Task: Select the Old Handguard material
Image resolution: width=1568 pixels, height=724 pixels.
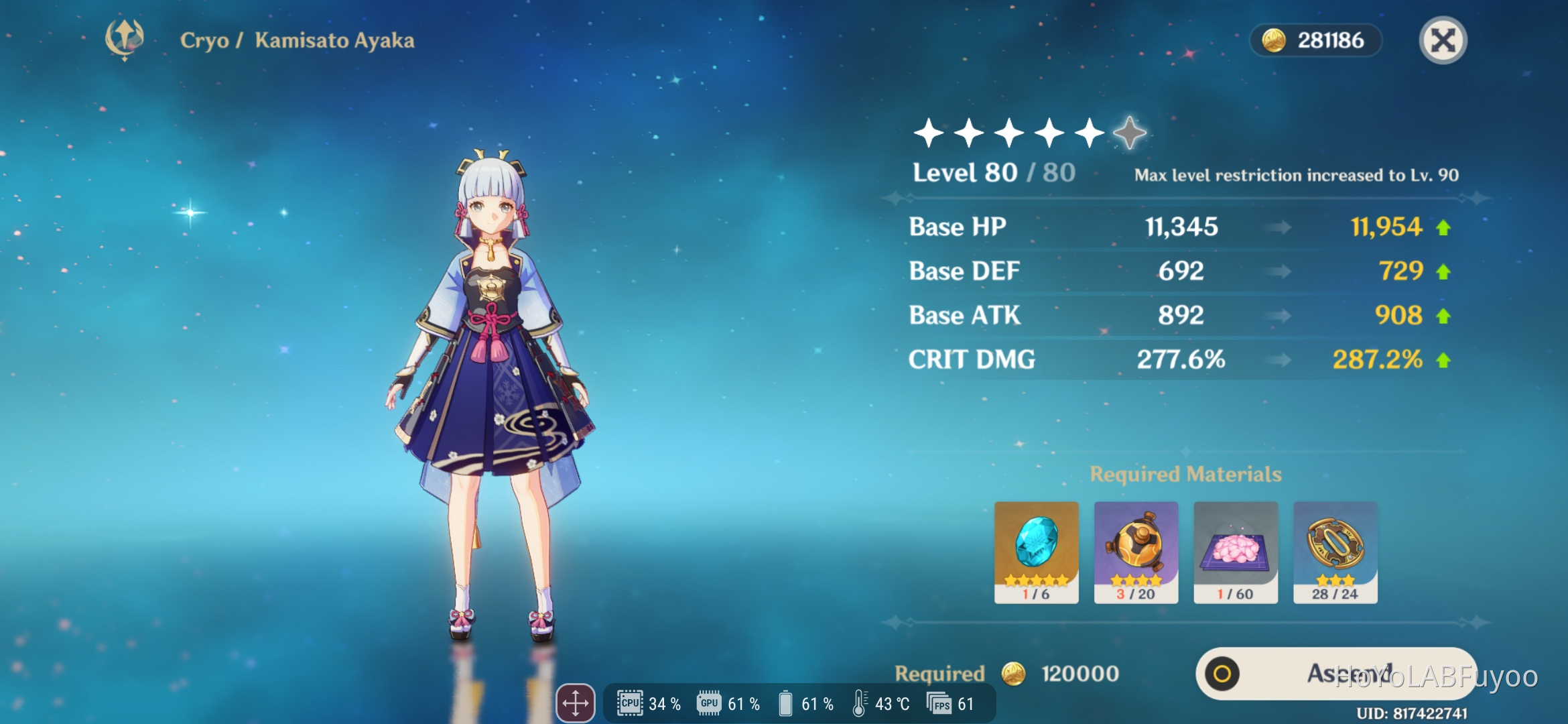Action: coord(1335,551)
